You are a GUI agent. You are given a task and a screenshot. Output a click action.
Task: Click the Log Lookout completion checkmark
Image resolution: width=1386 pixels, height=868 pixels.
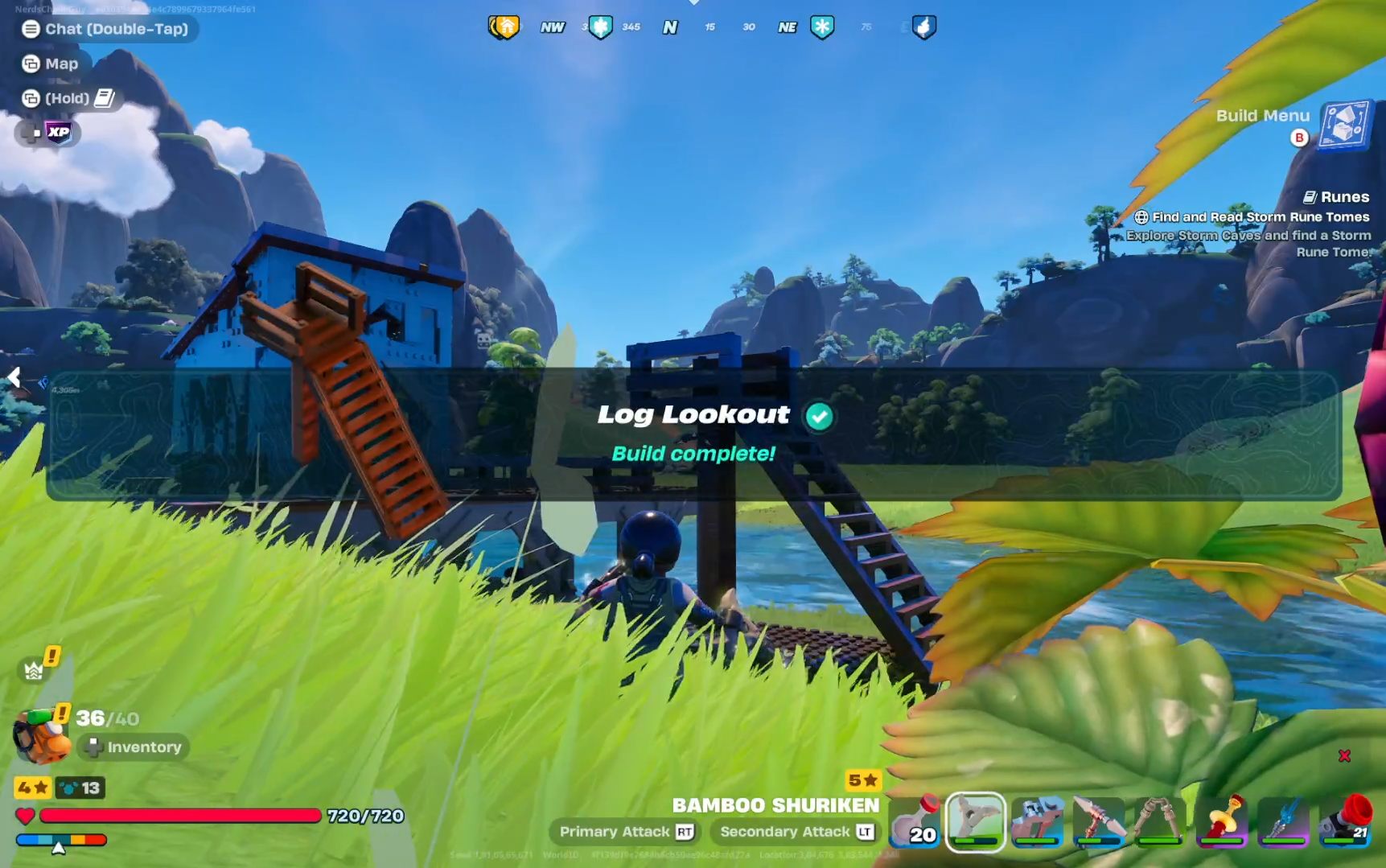click(x=818, y=415)
